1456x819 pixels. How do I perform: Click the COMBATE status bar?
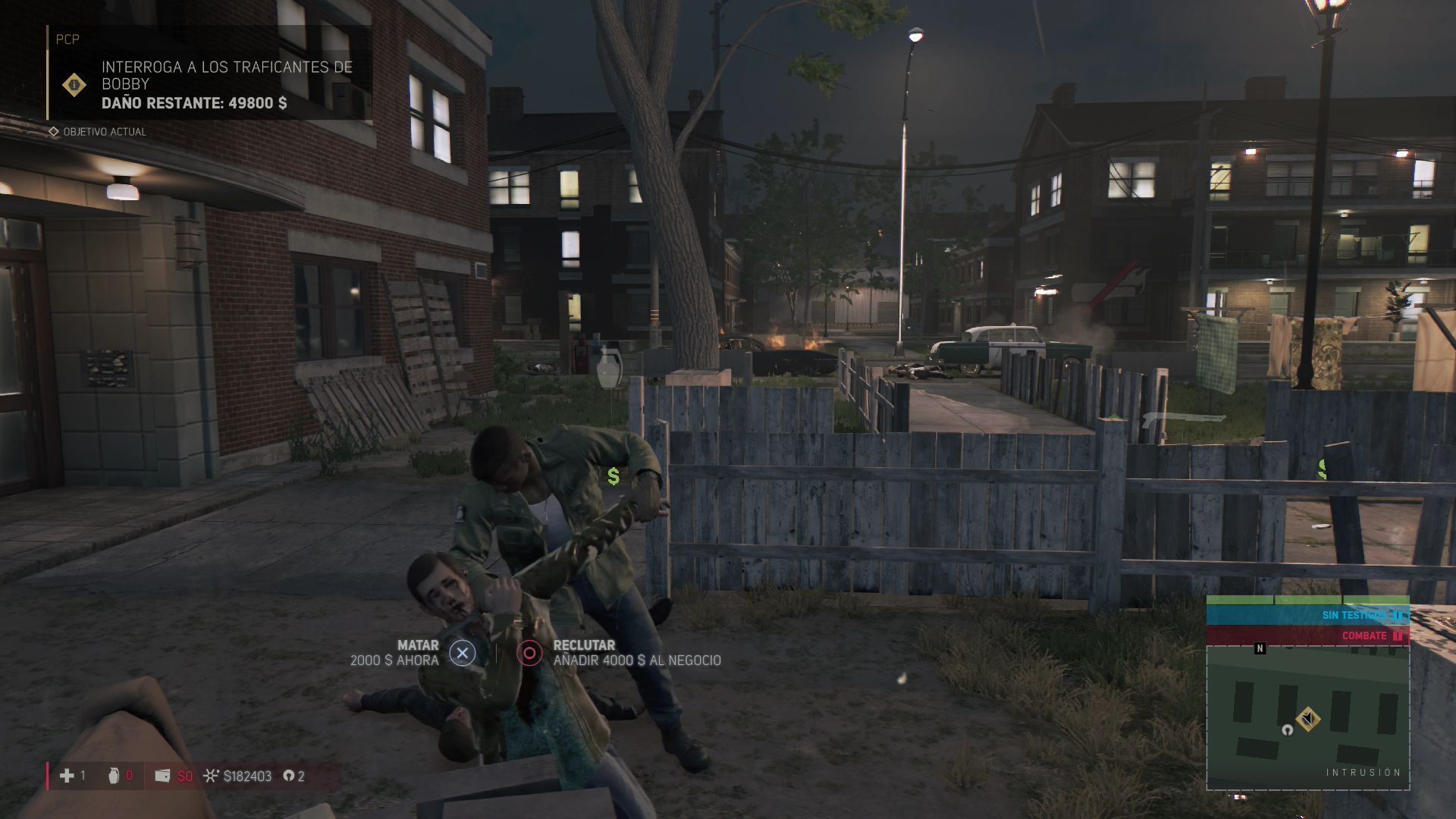pyautogui.click(x=1307, y=635)
